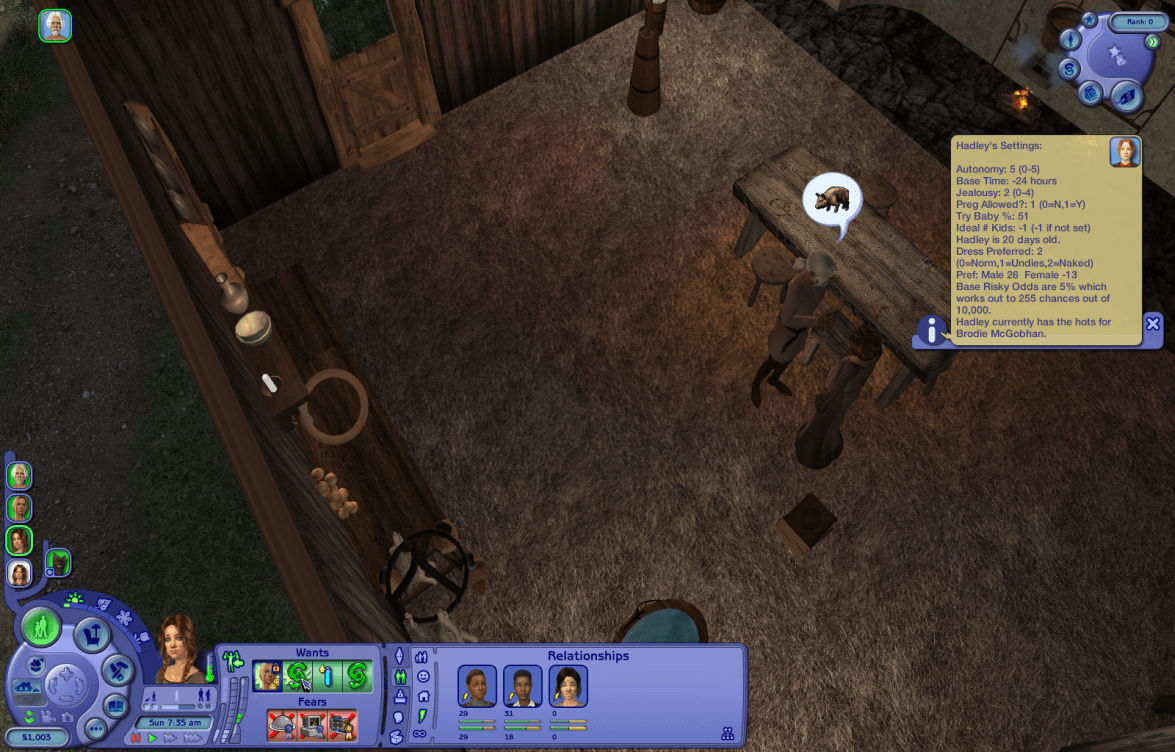Click the active sim's large portrait
Viewport: 1175px width, 752px height.
click(178, 648)
